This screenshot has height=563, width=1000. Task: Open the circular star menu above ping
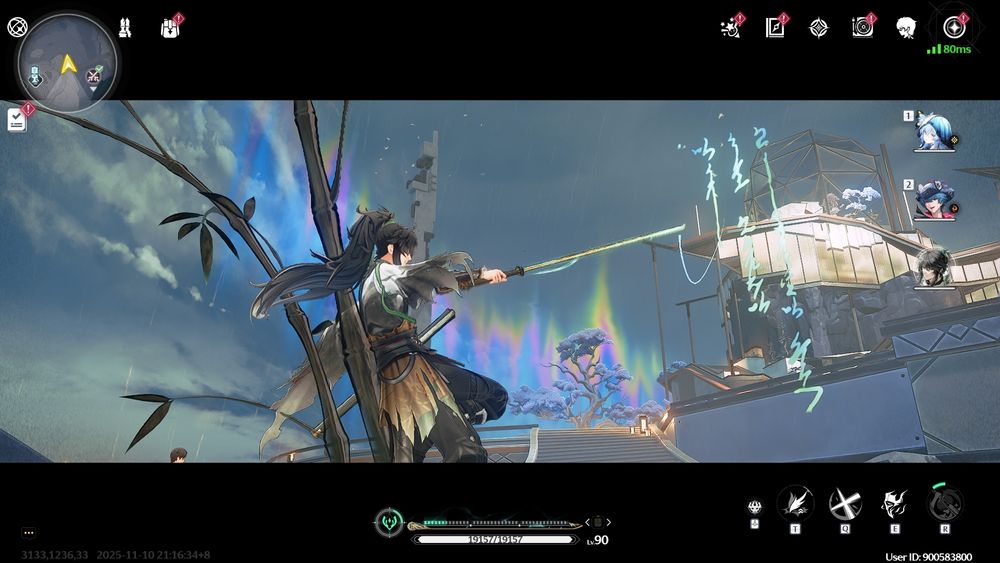point(952,27)
